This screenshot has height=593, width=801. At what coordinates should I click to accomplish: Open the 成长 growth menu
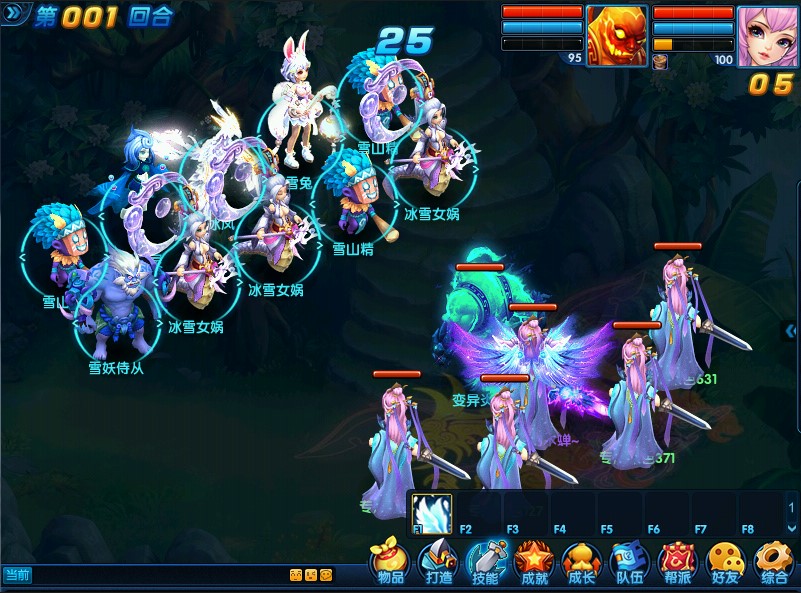[x=582, y=562]
